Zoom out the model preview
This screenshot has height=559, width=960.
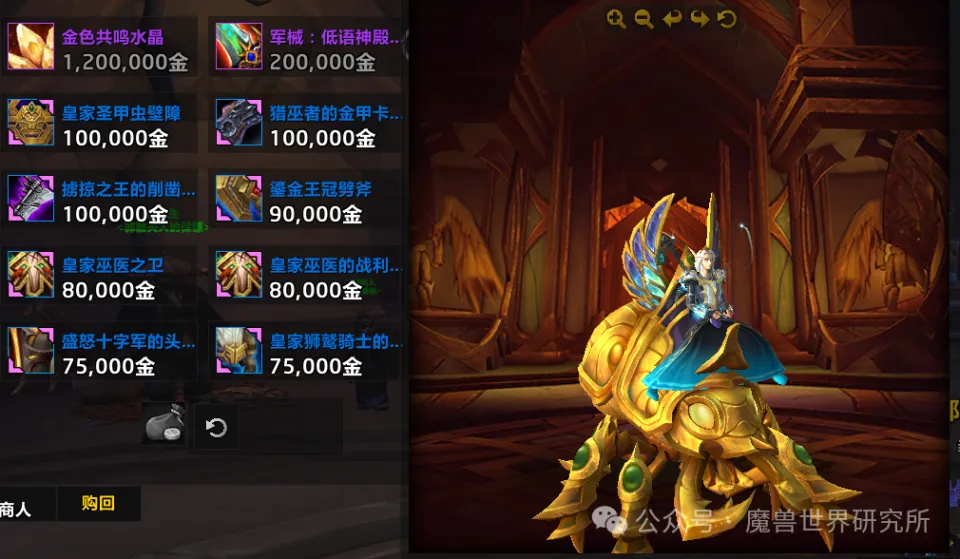point(644,19)
